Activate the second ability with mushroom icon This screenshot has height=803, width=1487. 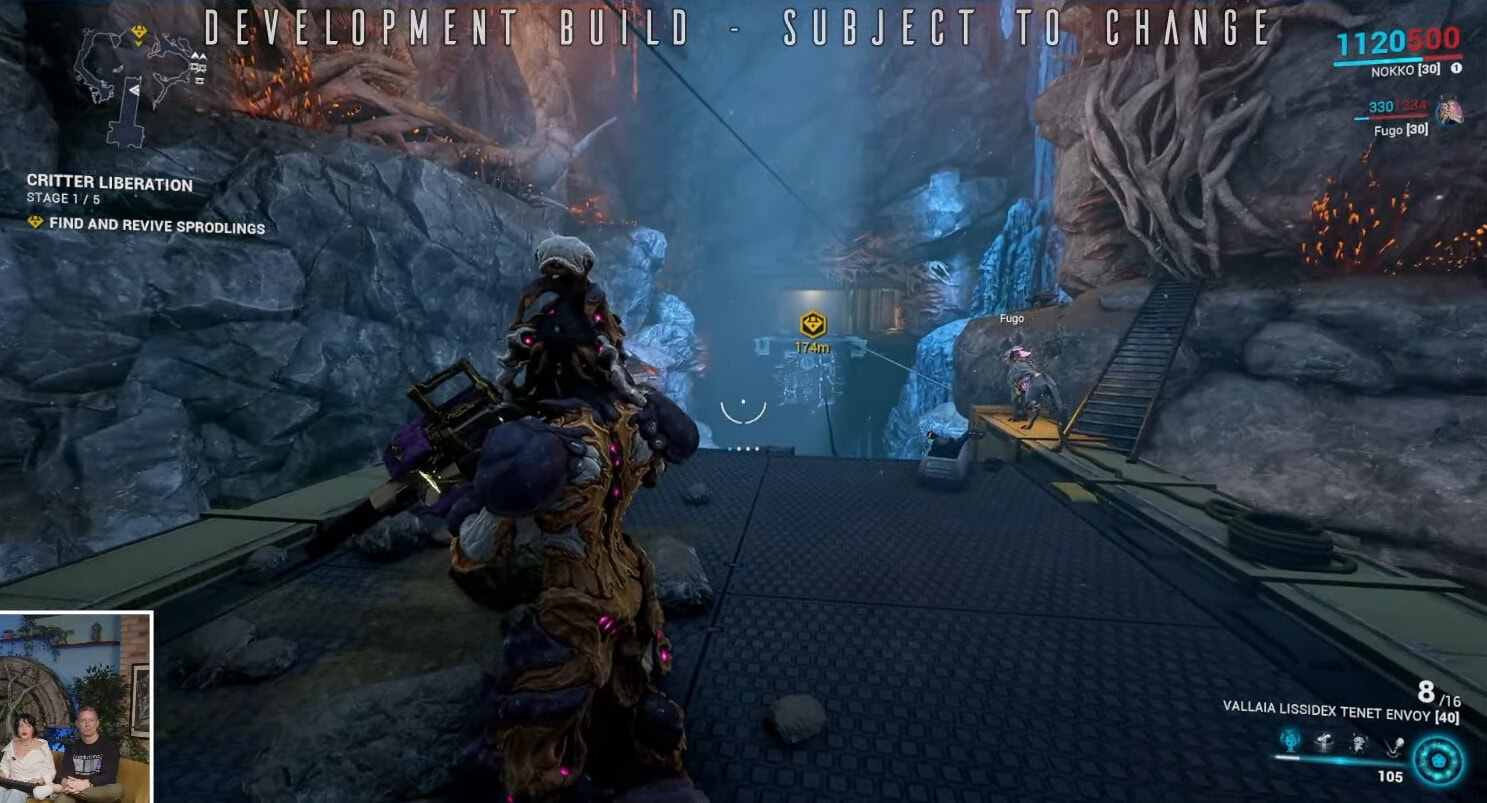click(x=1325, y=741)
